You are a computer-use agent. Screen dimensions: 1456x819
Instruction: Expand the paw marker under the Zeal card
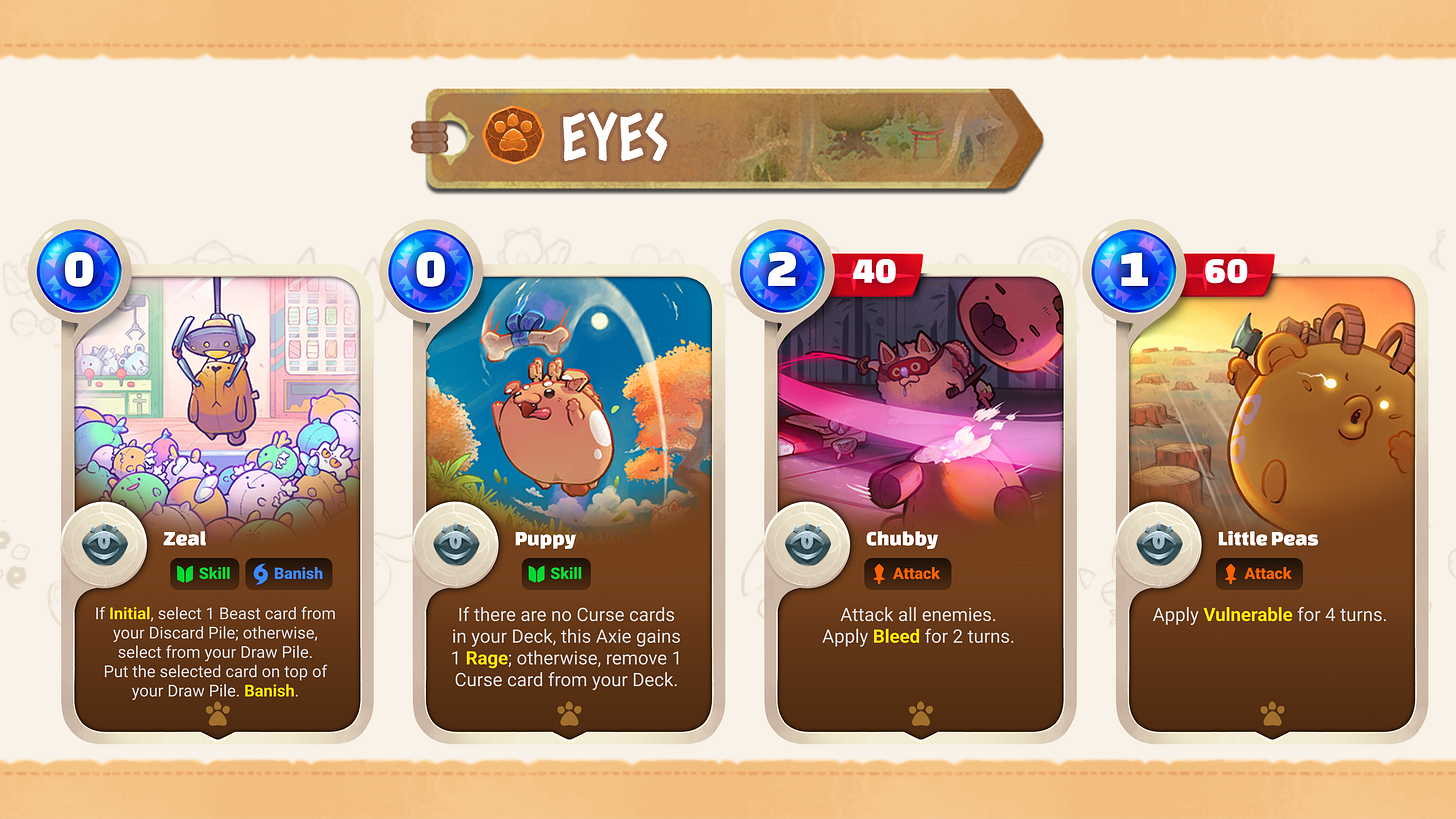218,714
